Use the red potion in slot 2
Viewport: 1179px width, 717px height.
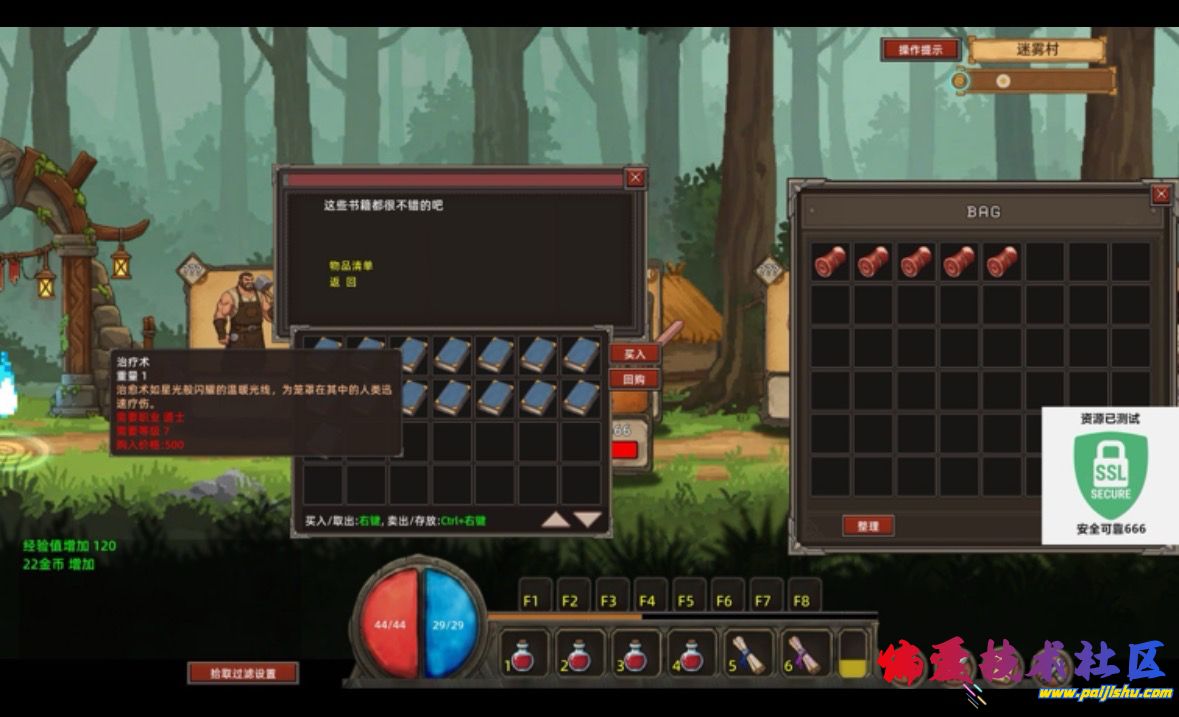point(580,653)
